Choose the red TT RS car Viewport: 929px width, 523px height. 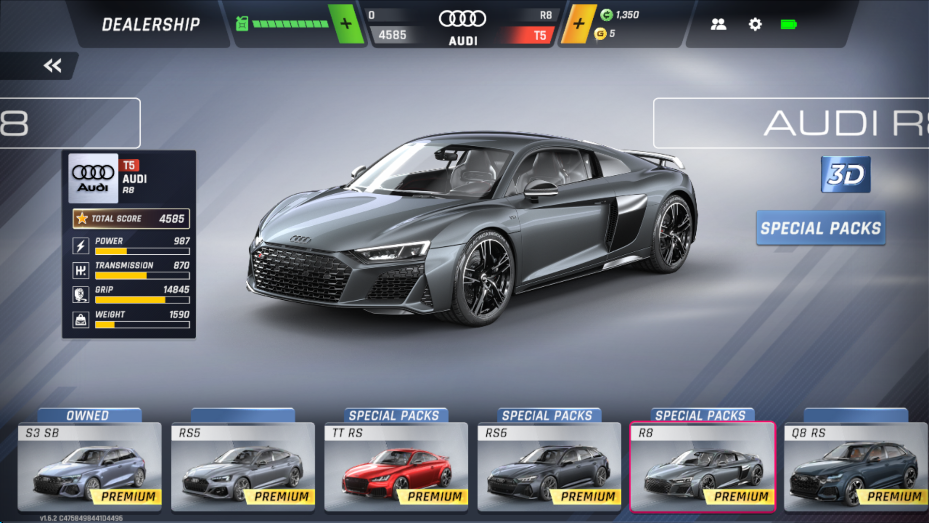[395, 467]
